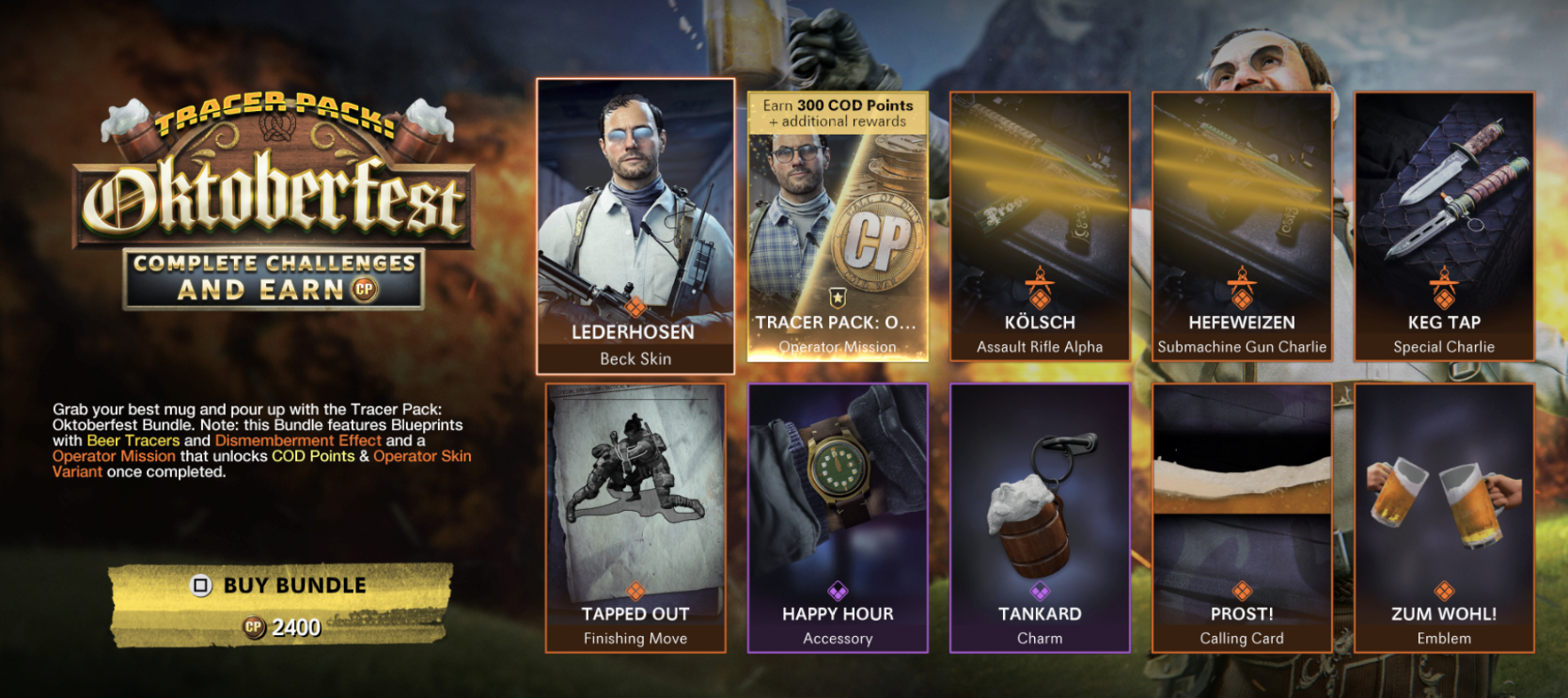View the Kölsch Assault Rifle Alpha blueprint

(x=1040, y=226)
